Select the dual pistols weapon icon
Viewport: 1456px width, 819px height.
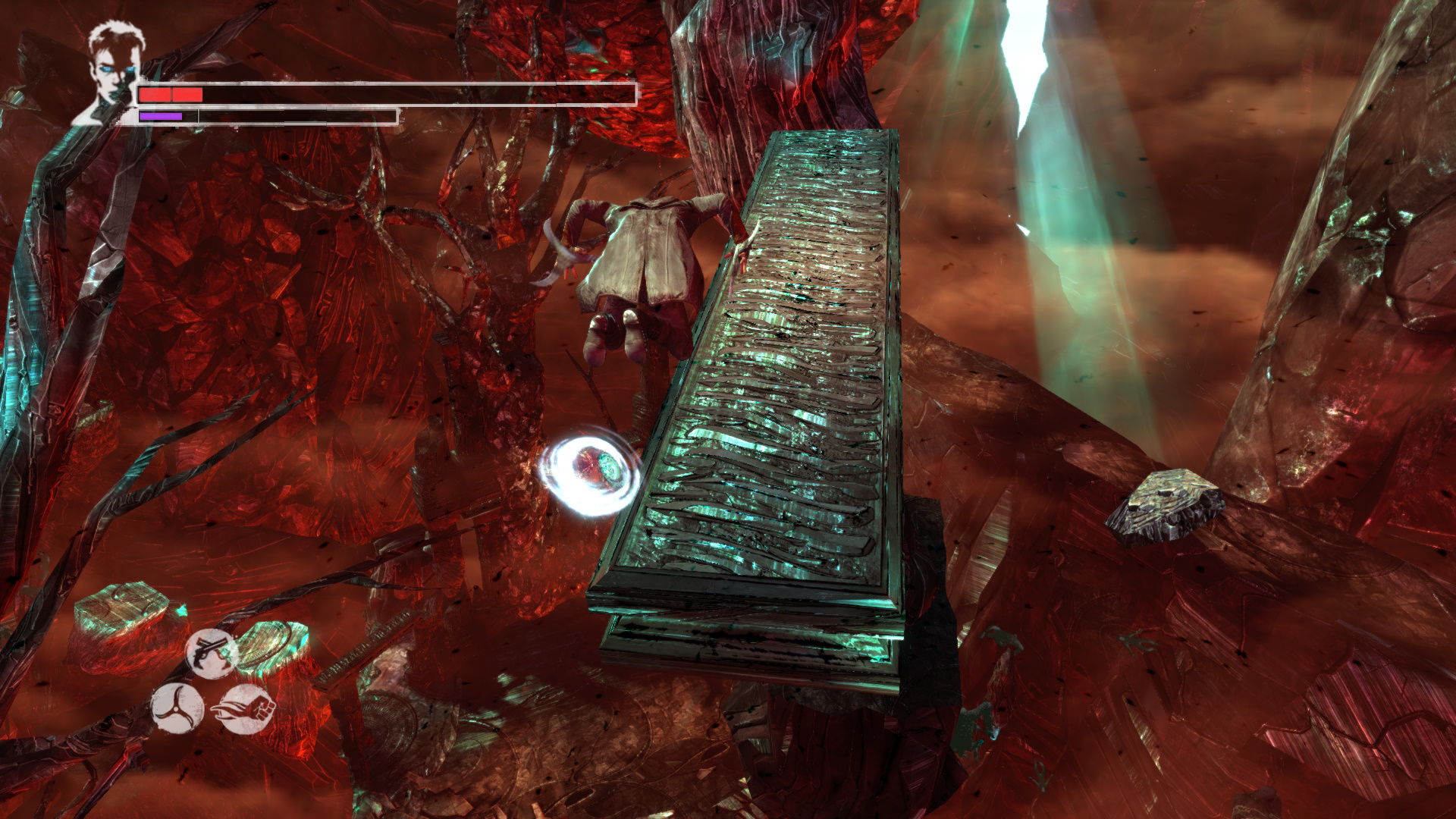[x=211, y=653]
